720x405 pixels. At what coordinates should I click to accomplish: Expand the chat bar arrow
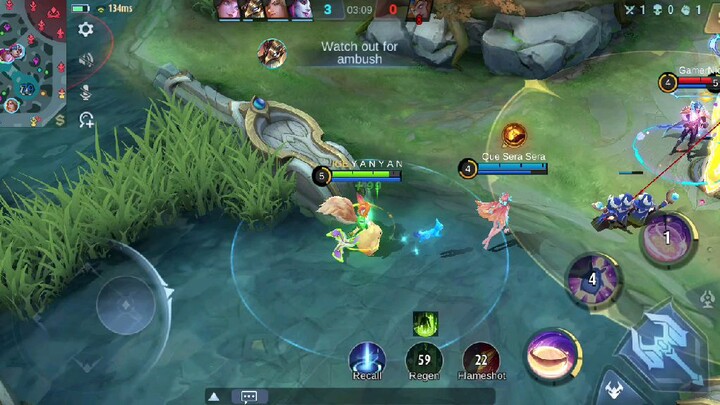click(x=215, y=396)
